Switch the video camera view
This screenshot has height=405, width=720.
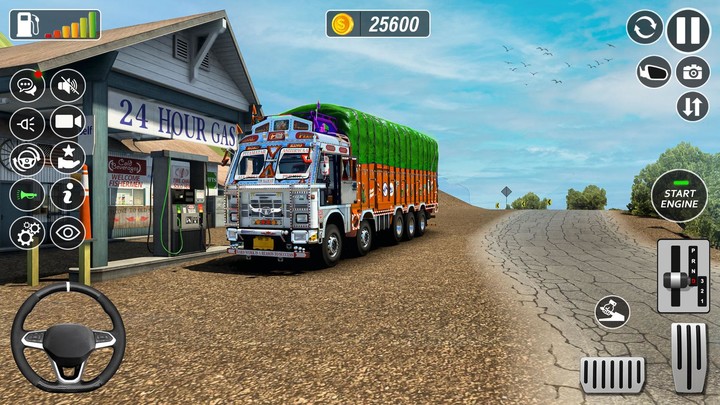click(x=68, y=123)
